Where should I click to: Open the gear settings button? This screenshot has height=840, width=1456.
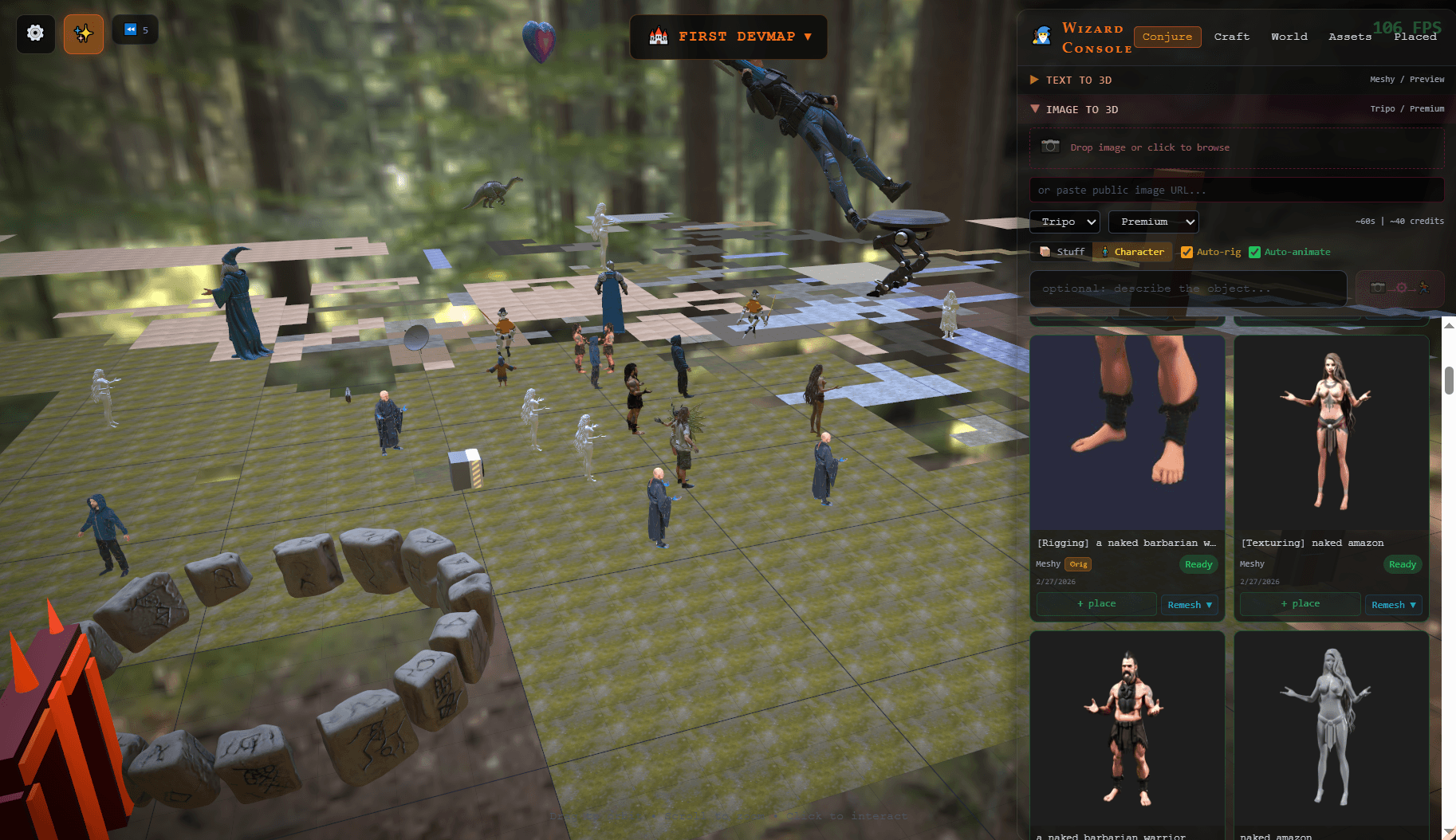(35, 33)
